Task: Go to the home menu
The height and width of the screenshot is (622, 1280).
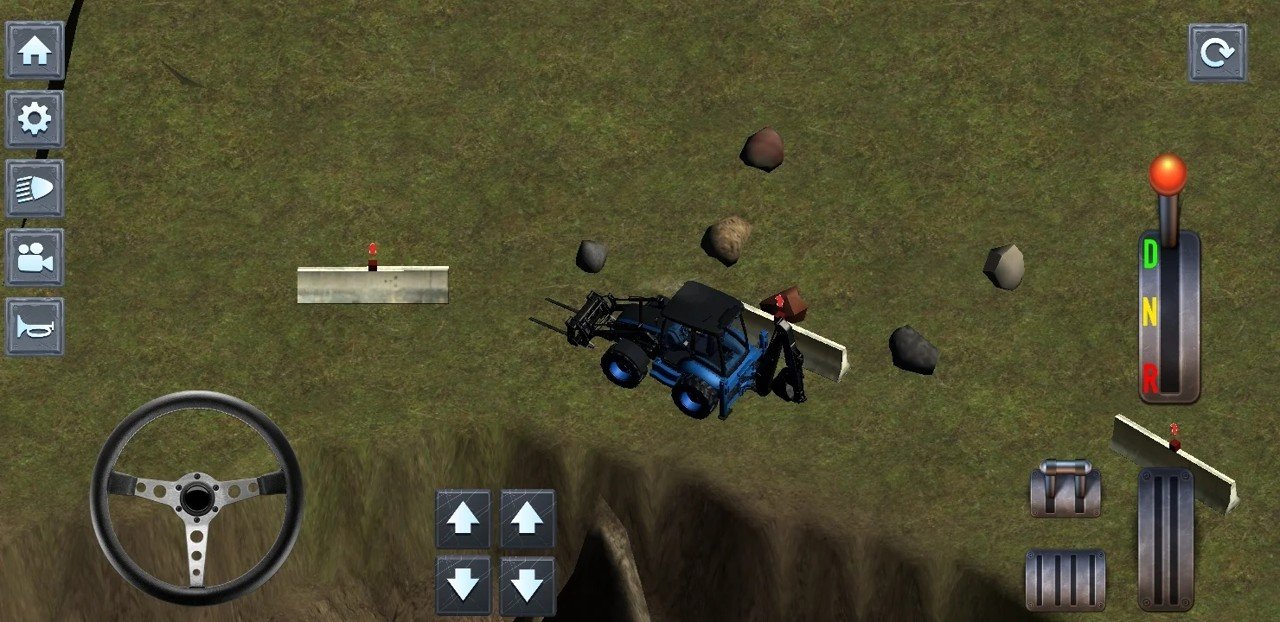Action: pyautogui.click(x=35, y=51)
